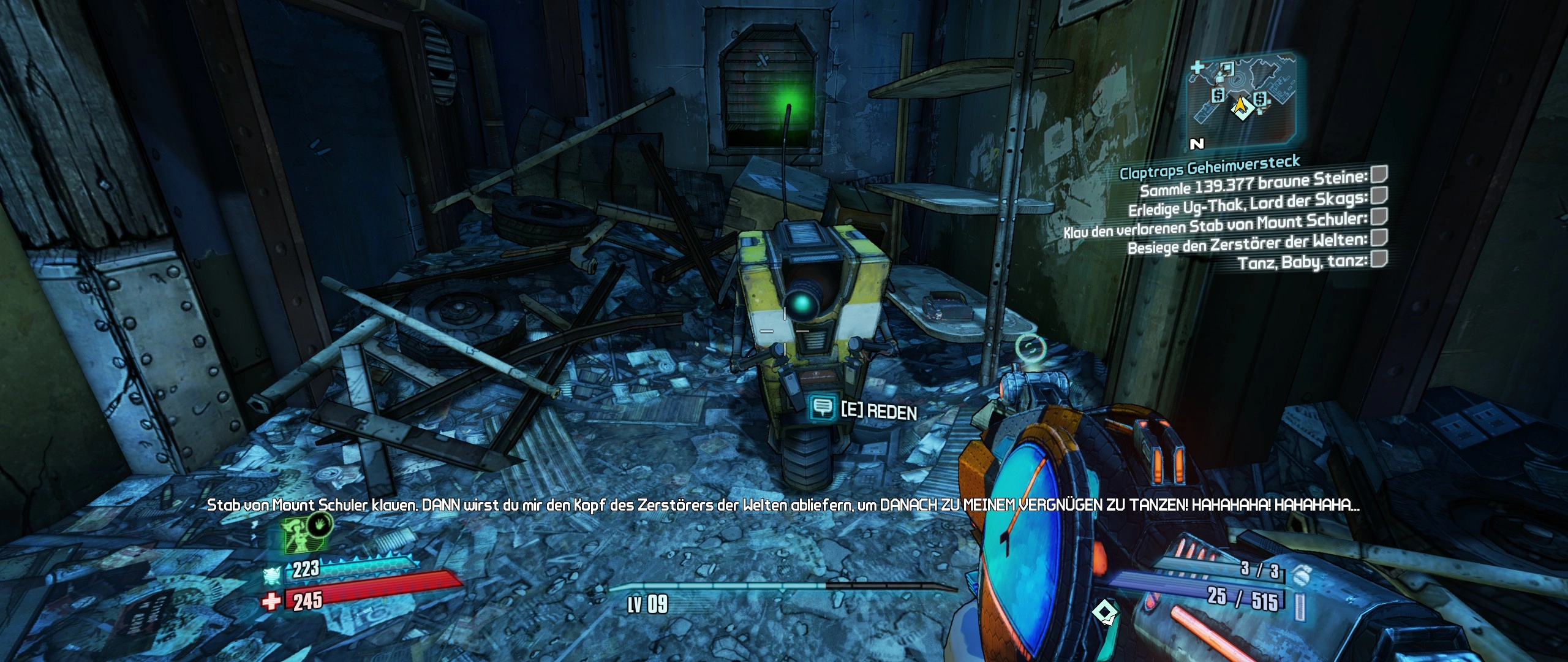Image resolution: width=1568 pixels, height=662 pixels.
Task: Click the compass N marker below the minimap
Action: tap(1197, 144)
